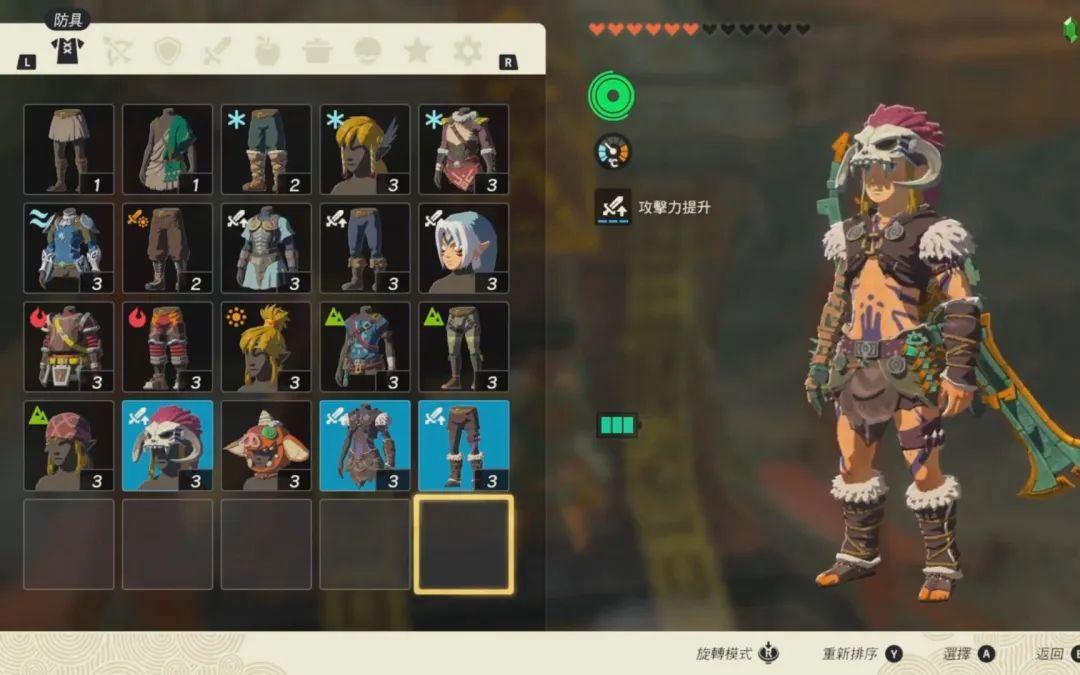The width and height of the screenshot is (1080, 675).
Task: Choose the Snowquill Headdress slot
Action: tap(365, 149)
